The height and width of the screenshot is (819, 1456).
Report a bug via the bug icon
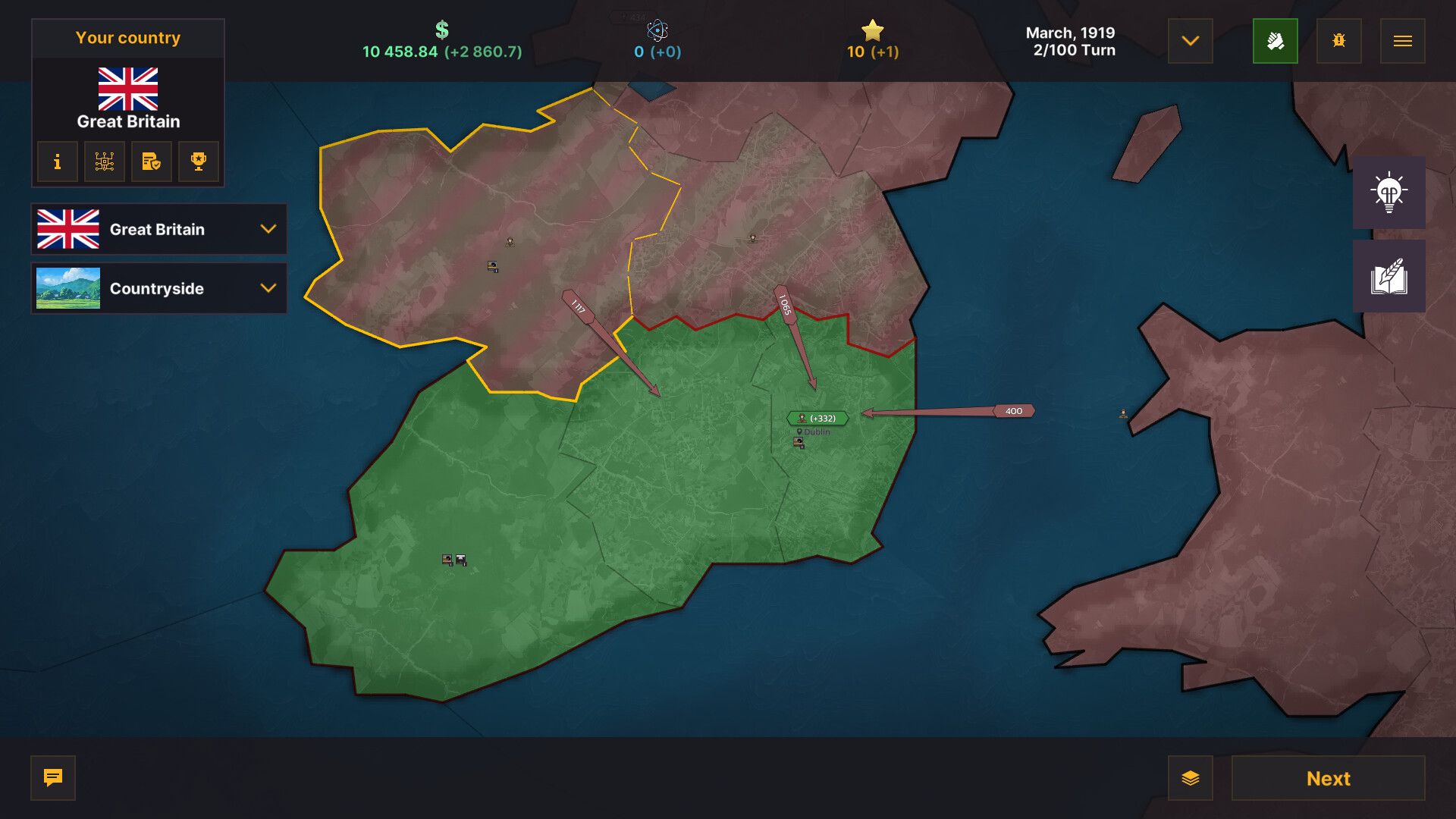pos(1338,41)
